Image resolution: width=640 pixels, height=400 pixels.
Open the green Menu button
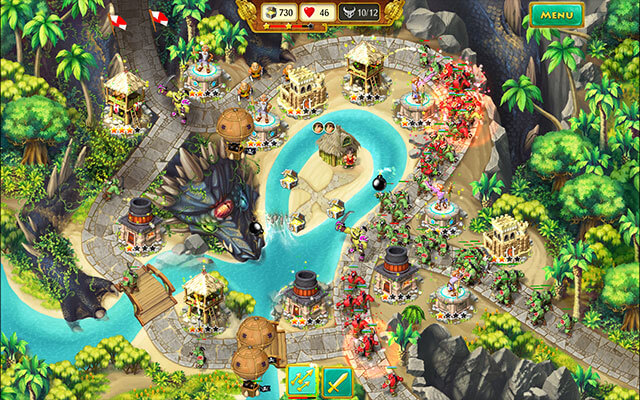click(x=557, y=15)
